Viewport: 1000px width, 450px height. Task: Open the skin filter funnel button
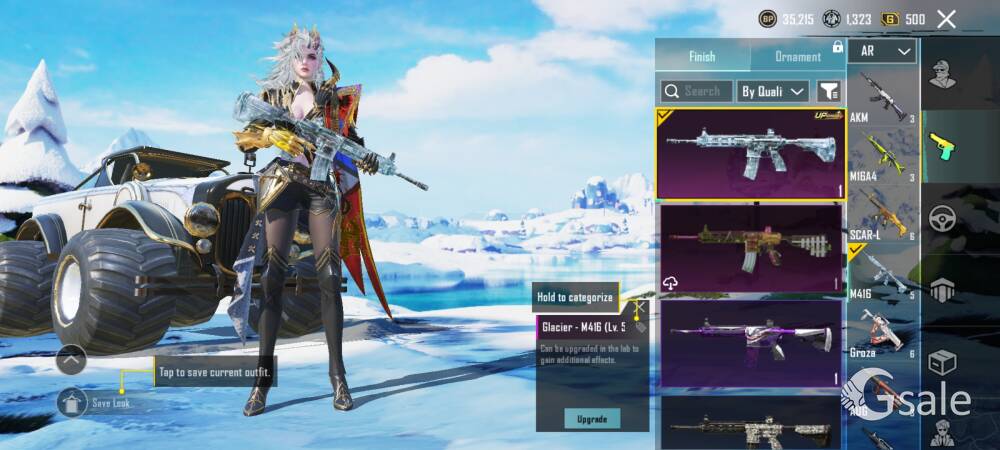tap(828, 91)
